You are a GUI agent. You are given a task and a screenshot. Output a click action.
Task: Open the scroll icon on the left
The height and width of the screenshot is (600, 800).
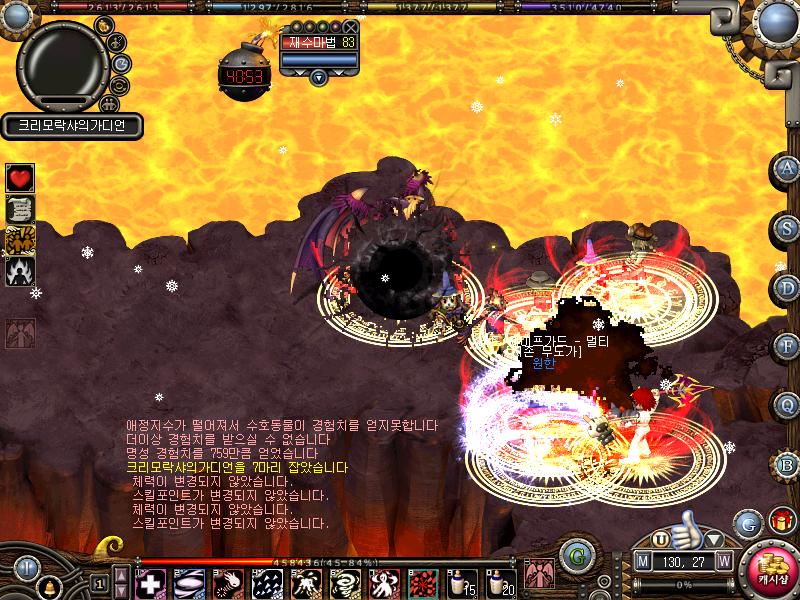point(20,208)
